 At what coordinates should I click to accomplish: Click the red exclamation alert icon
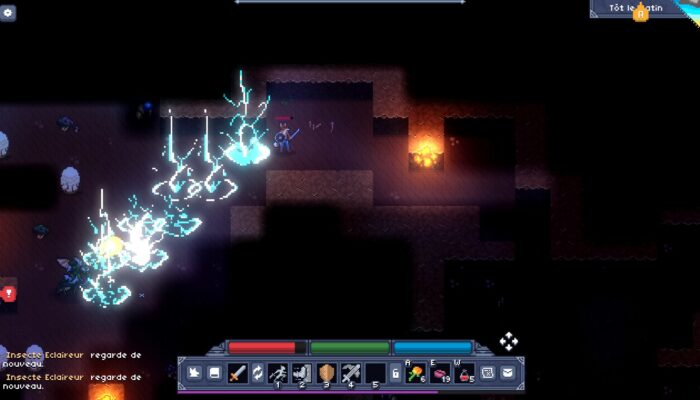click(9, 293)
